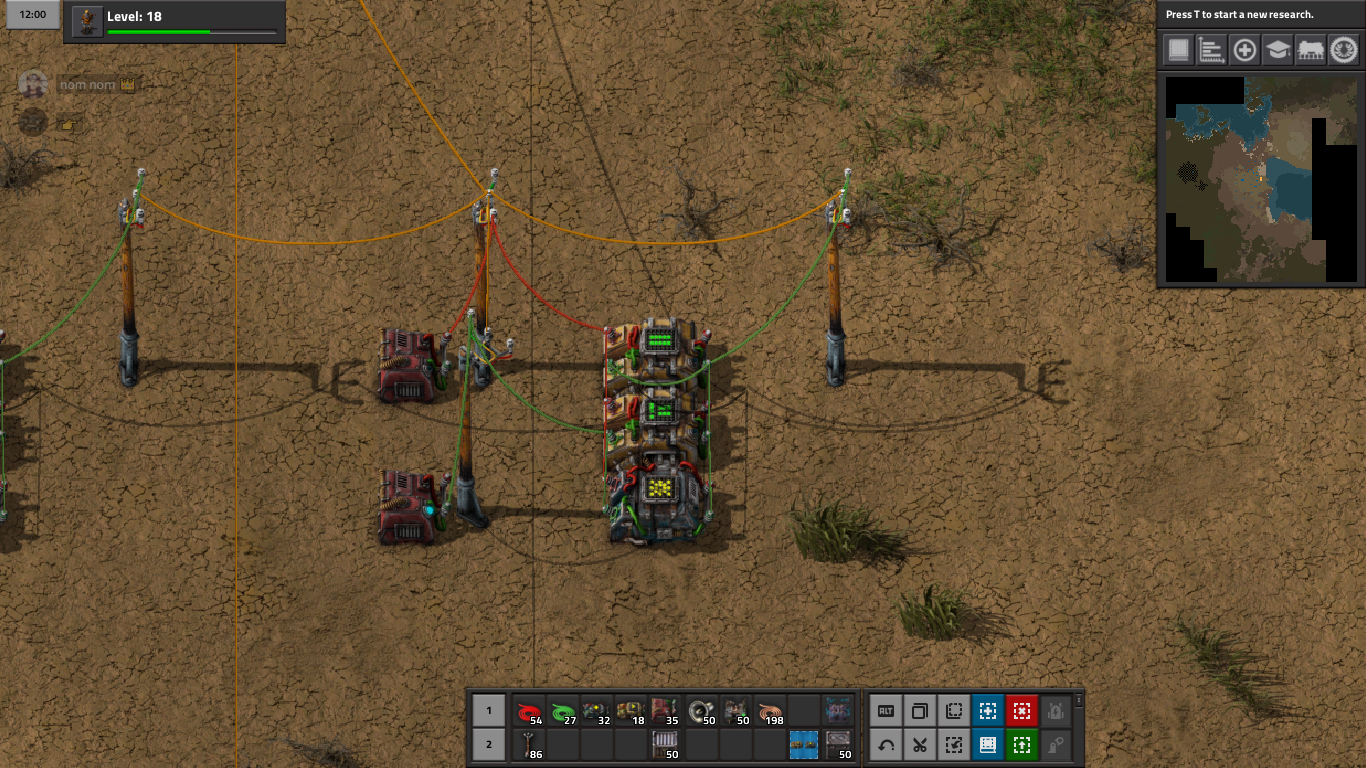Show the production statistics graph
The image size is (1366, 768).
1212,50
